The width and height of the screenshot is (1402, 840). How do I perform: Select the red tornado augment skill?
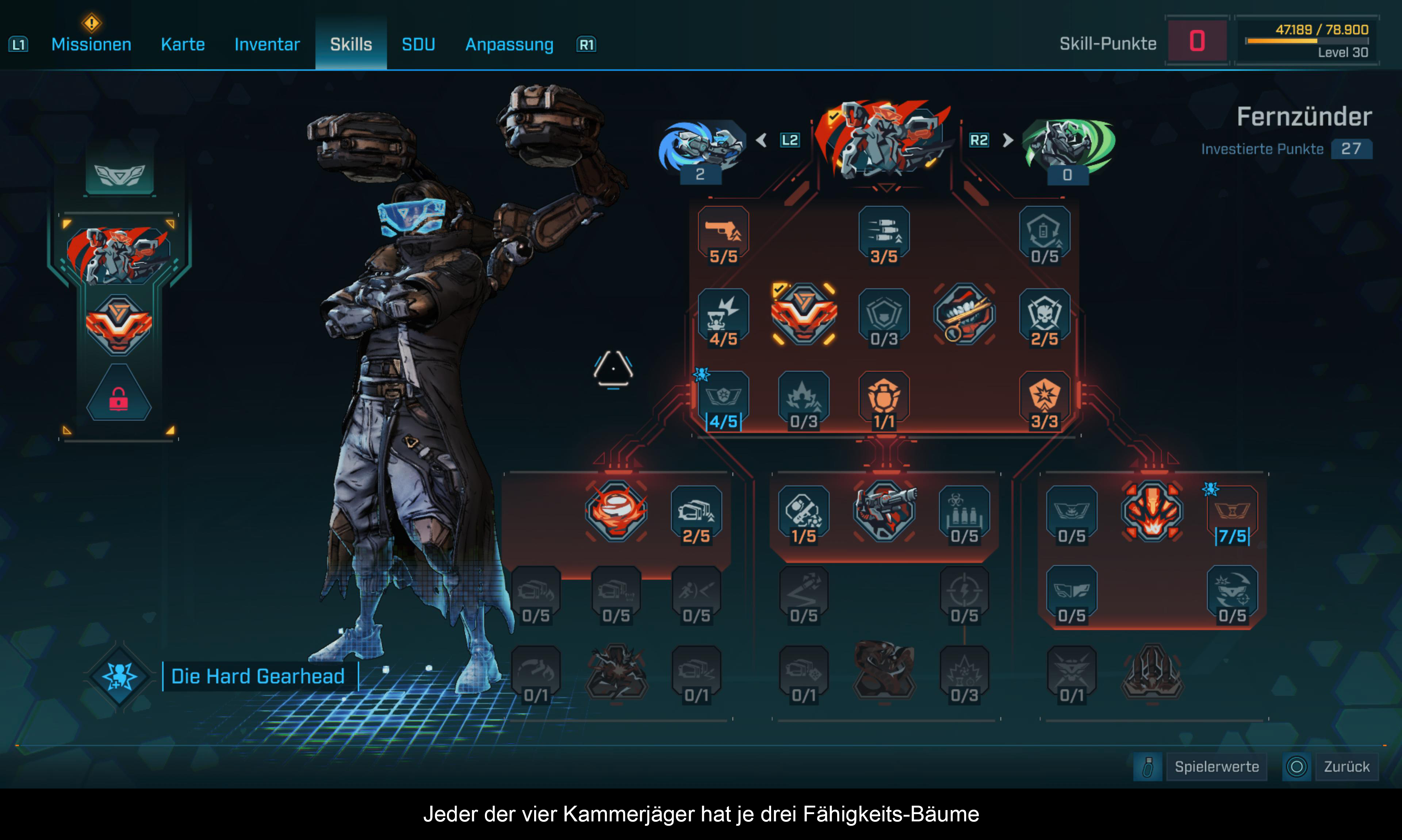pos(616,511)
